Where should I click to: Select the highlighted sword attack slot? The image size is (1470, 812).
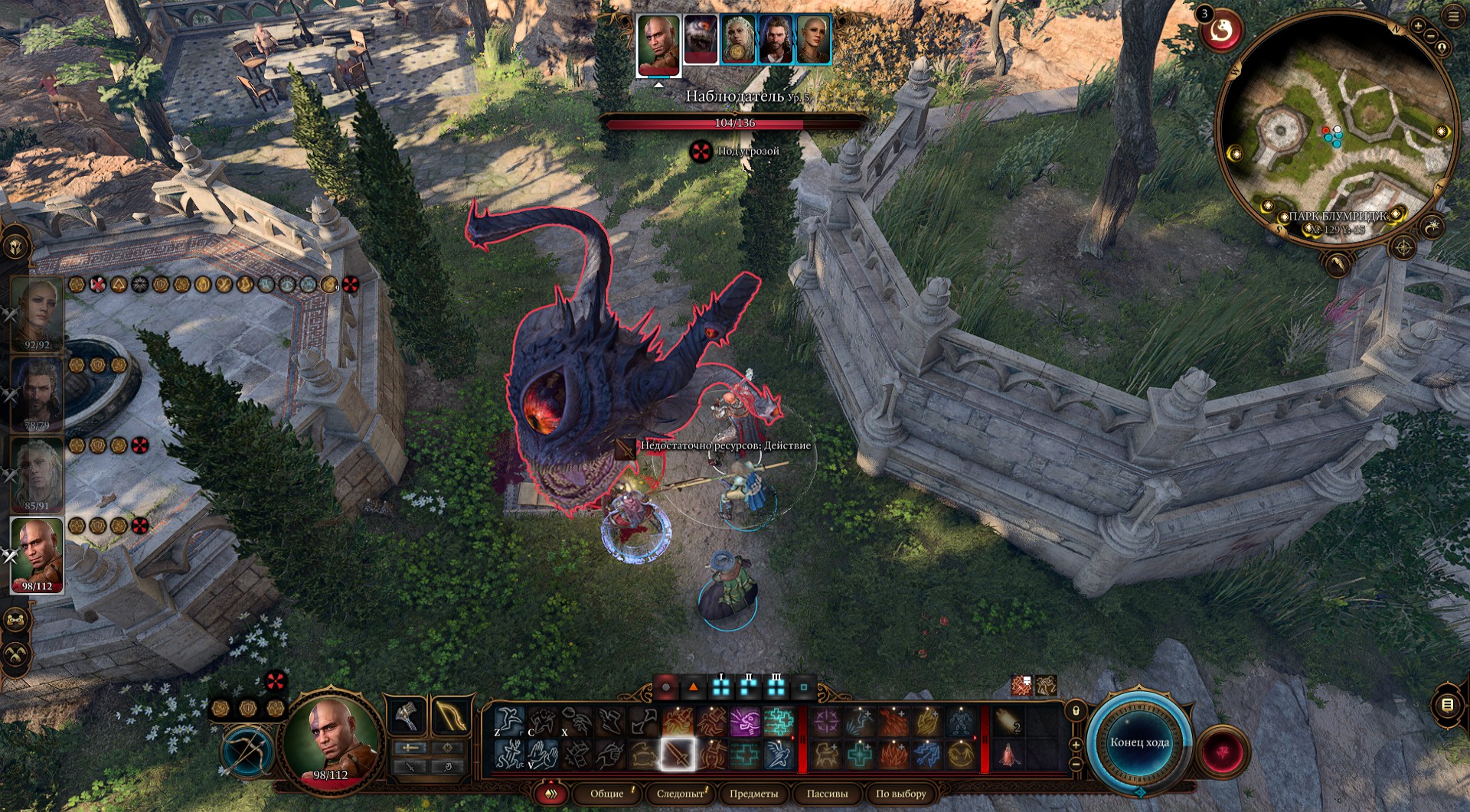[678, 755]
